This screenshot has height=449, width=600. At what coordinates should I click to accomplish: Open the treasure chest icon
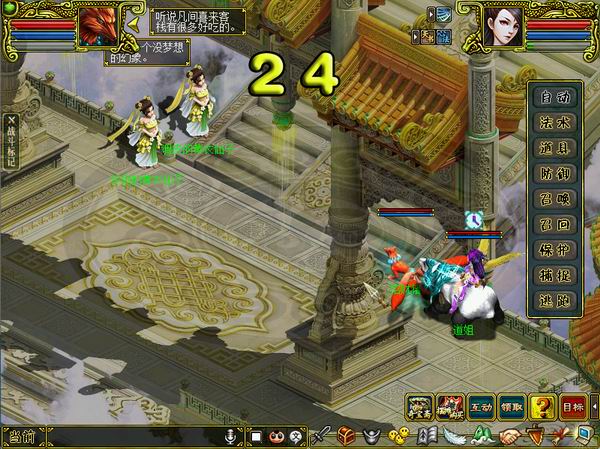pos(347,437)
